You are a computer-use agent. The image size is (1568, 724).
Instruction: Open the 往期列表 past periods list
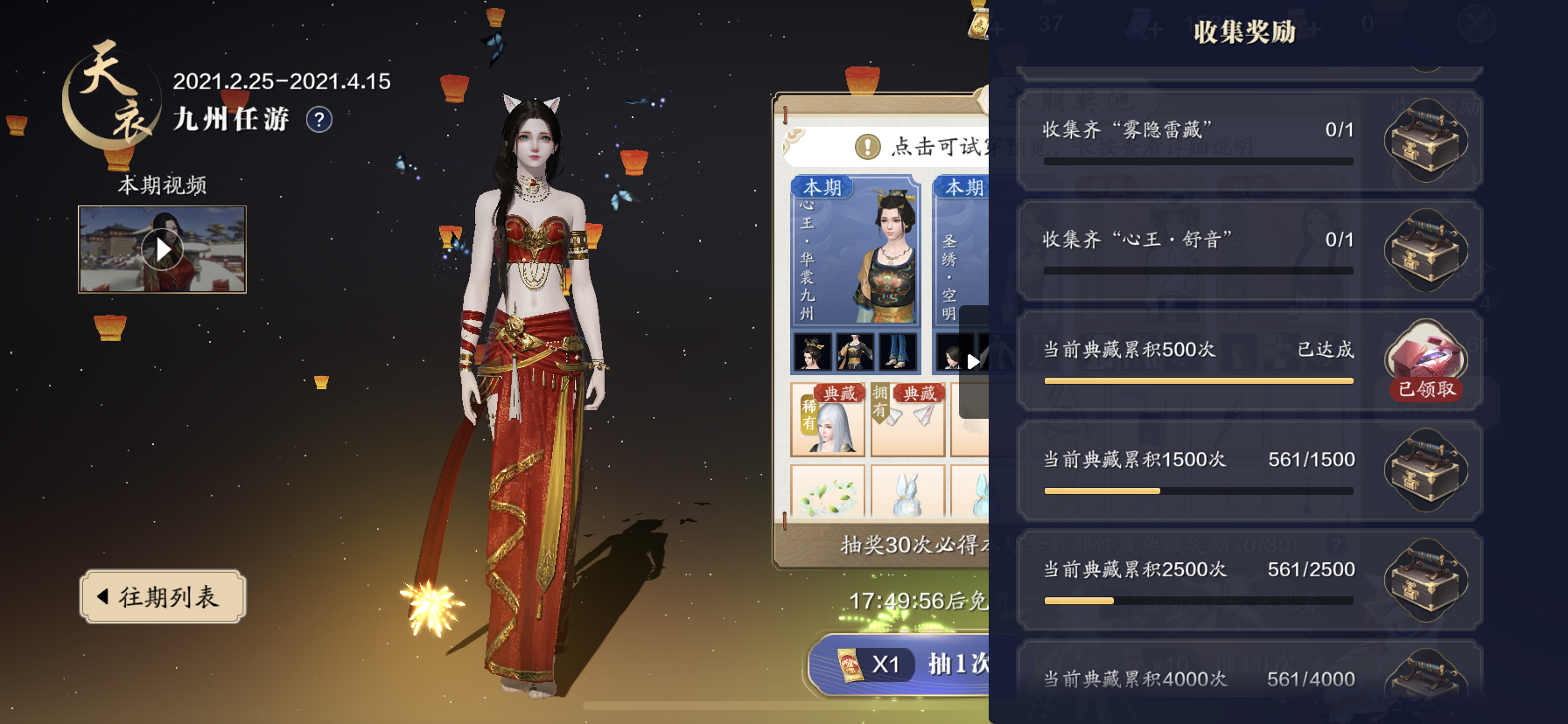pos(162,595)
